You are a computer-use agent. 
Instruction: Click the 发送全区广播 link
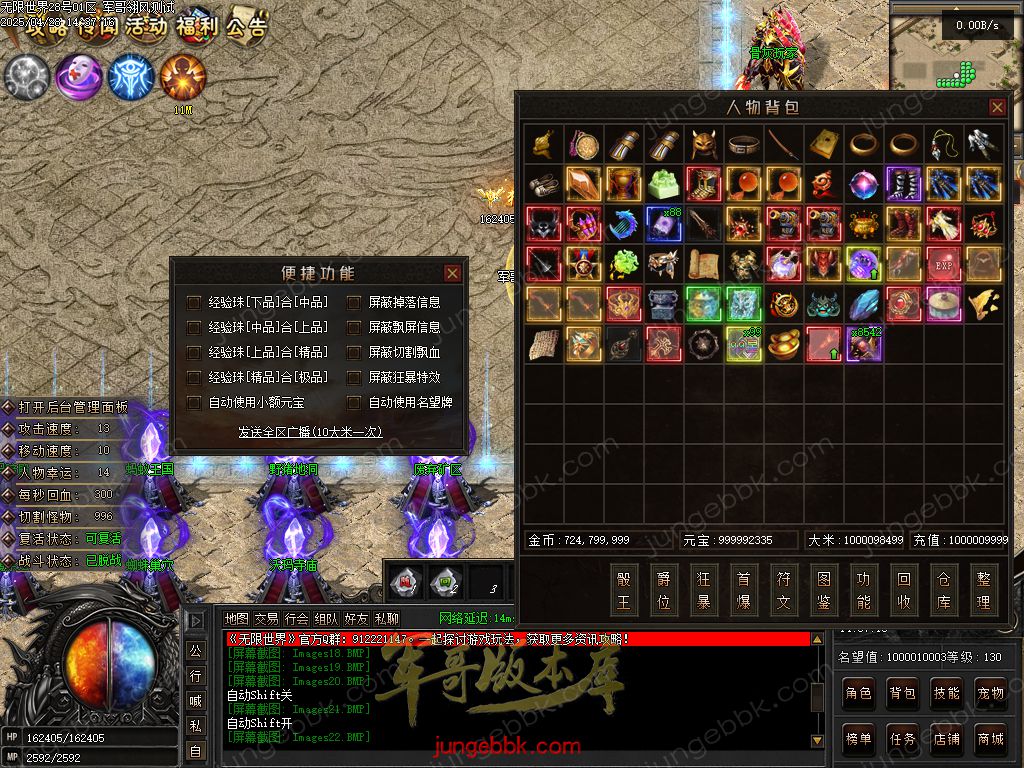pyautogui.click(x=309, y=432)
